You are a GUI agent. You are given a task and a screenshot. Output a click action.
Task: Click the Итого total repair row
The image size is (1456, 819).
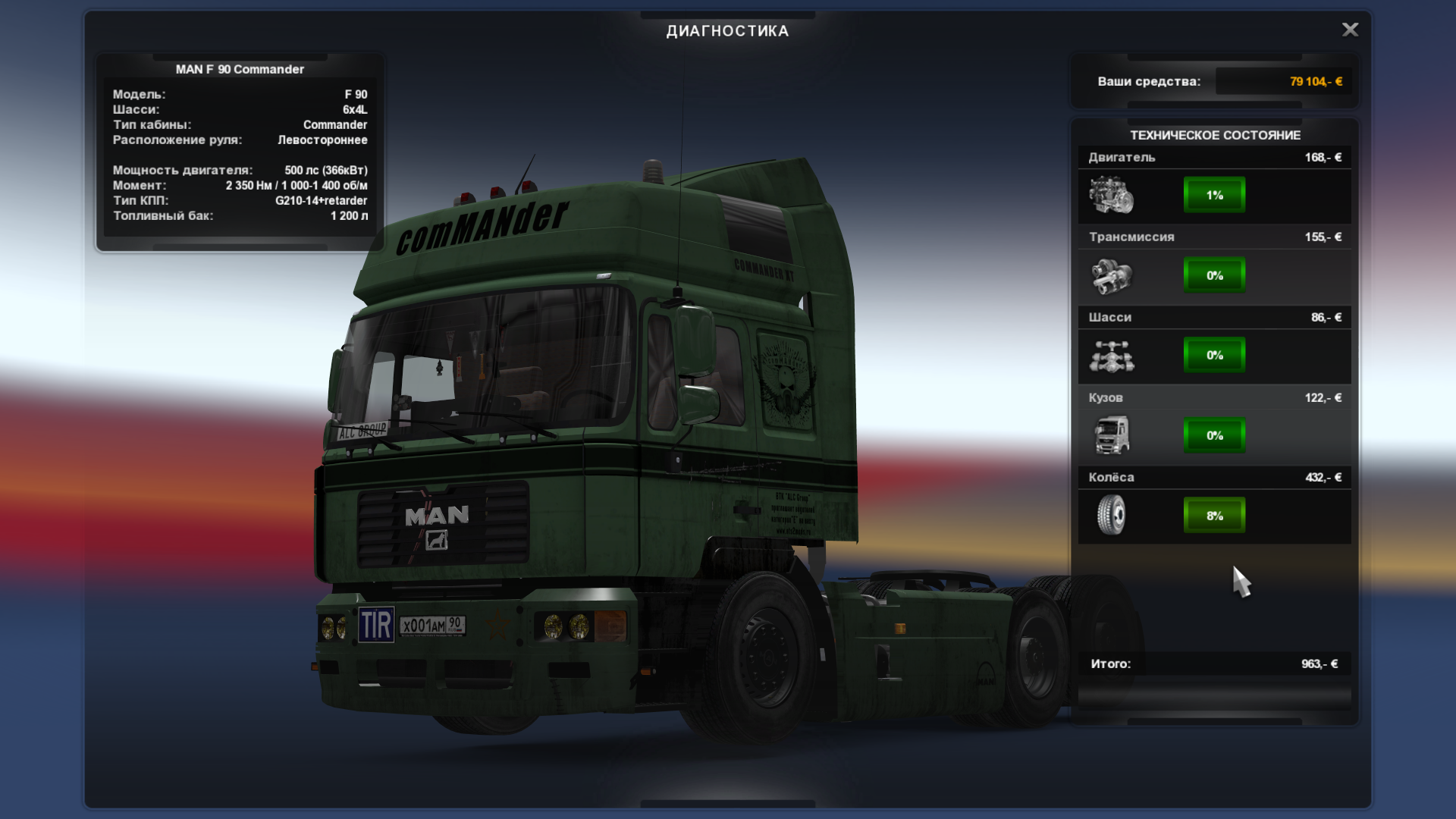(x=1214, y=664)
